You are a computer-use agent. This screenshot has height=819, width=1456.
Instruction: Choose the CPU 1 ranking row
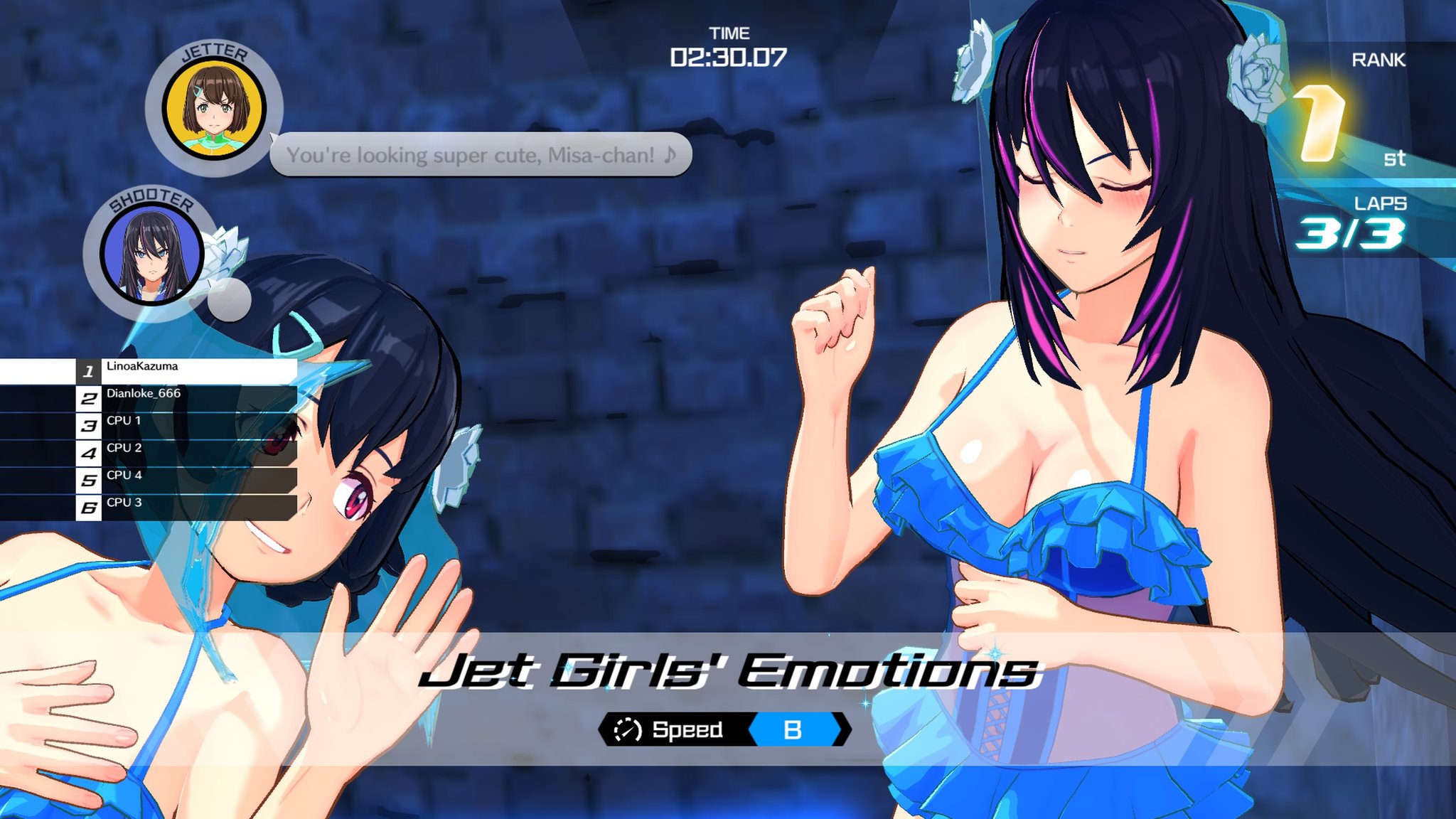[186, 425]
